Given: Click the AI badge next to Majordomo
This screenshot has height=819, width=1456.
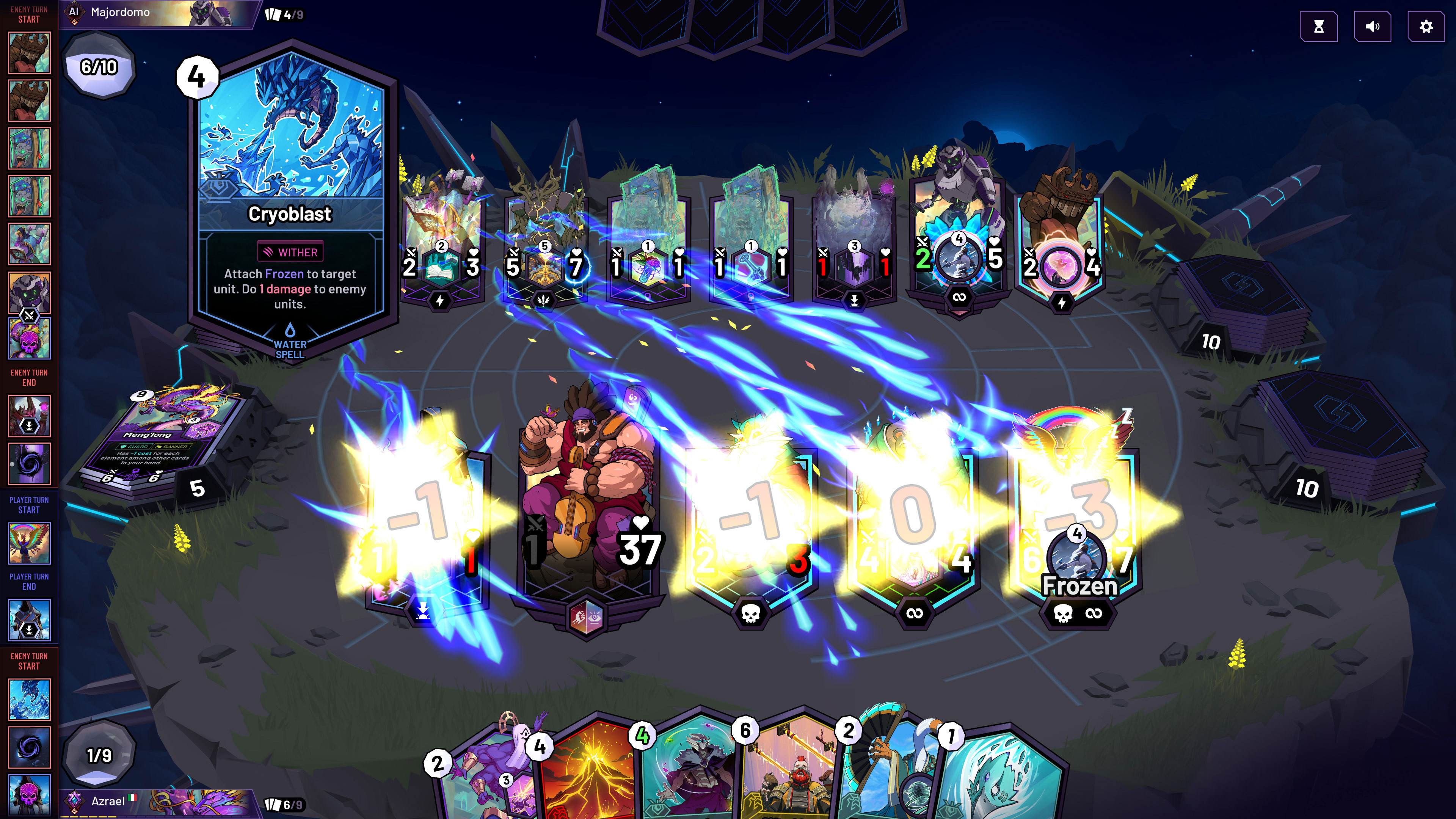Looking at the screenshot, I should coord(74,11).
